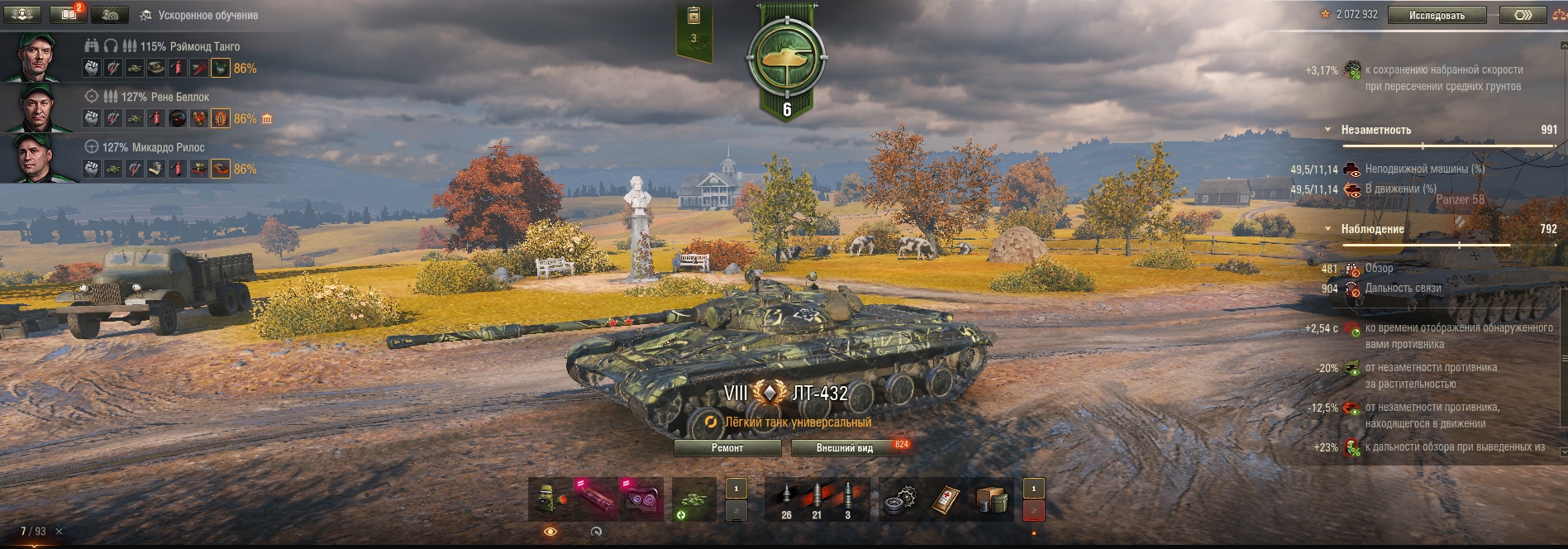Open the green tank field modification slot
The width and height of the screenshot is (1568, 549).
693,499
